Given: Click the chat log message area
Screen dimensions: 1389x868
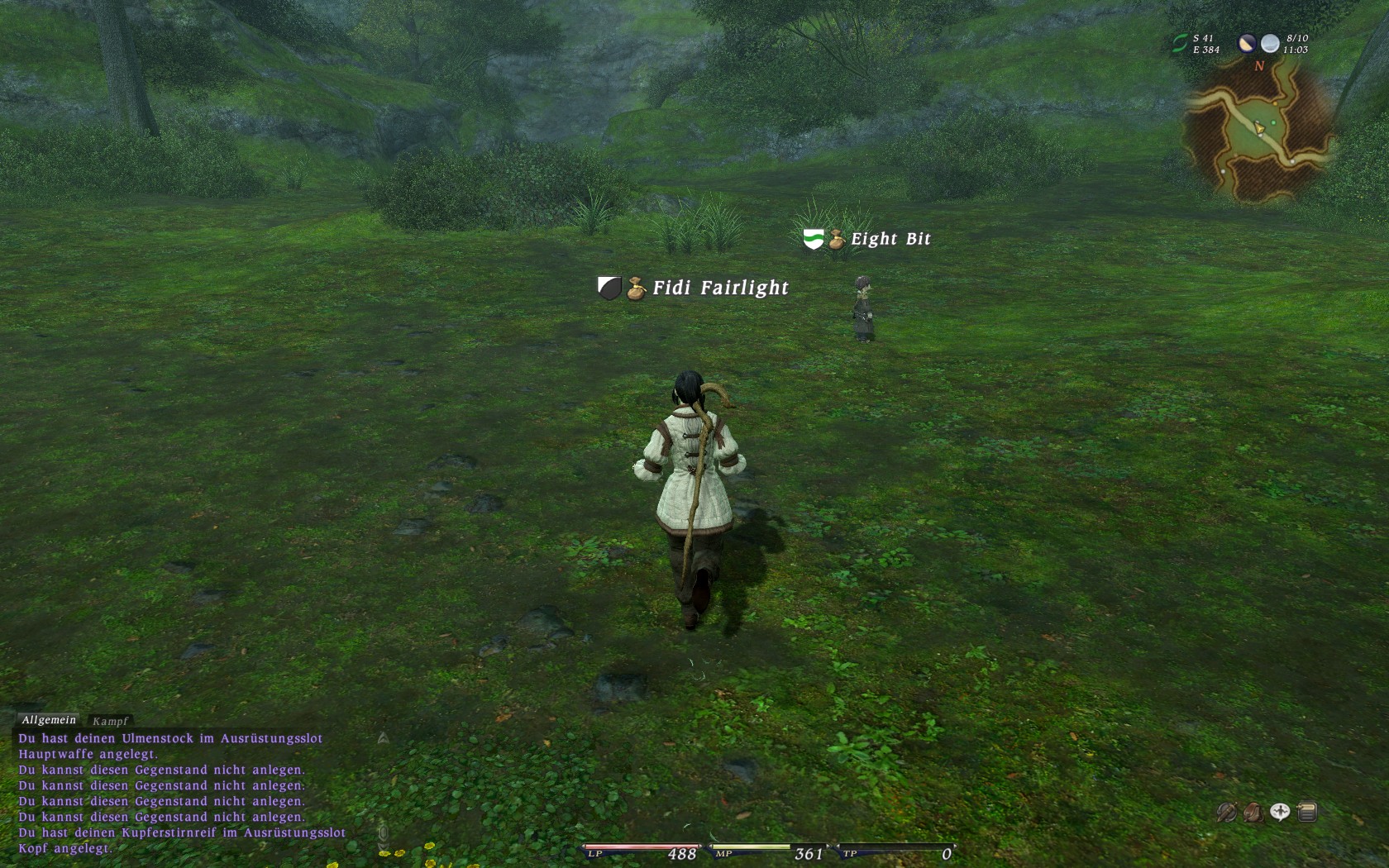Looking at the screenshot, I should click(x=182, y=793).
